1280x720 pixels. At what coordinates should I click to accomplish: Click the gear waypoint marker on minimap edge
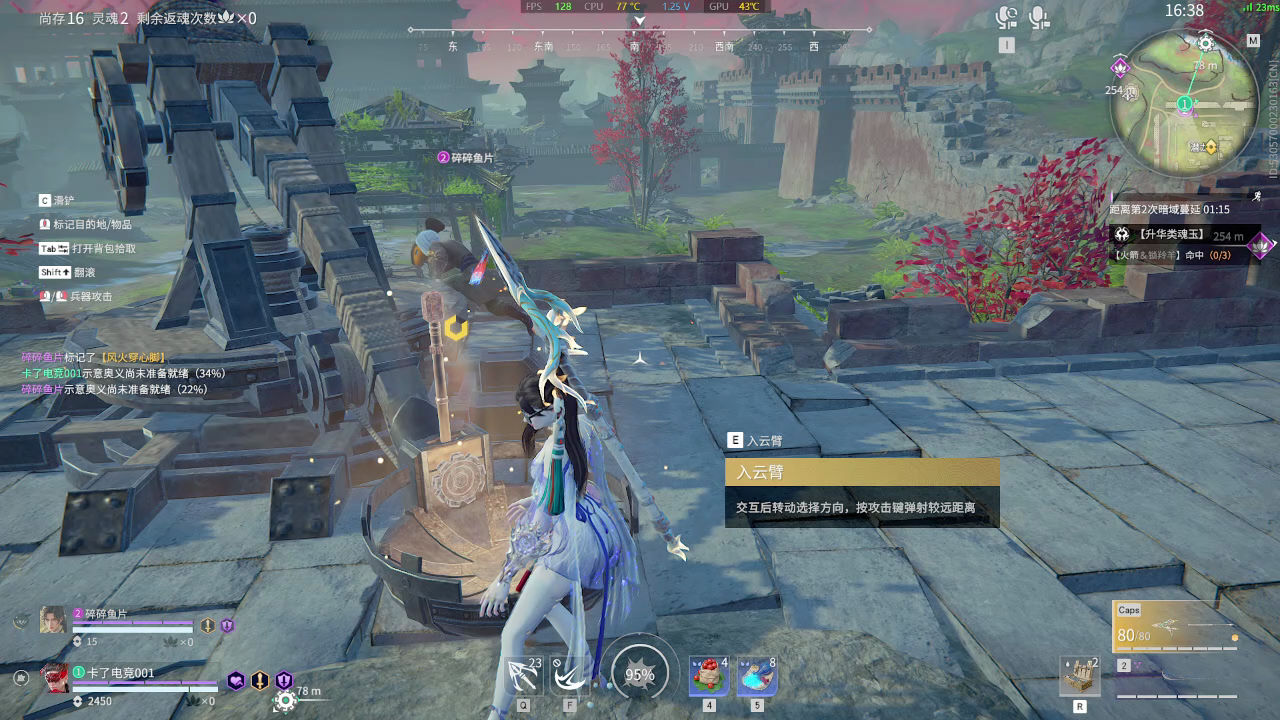coord(1206,43)
